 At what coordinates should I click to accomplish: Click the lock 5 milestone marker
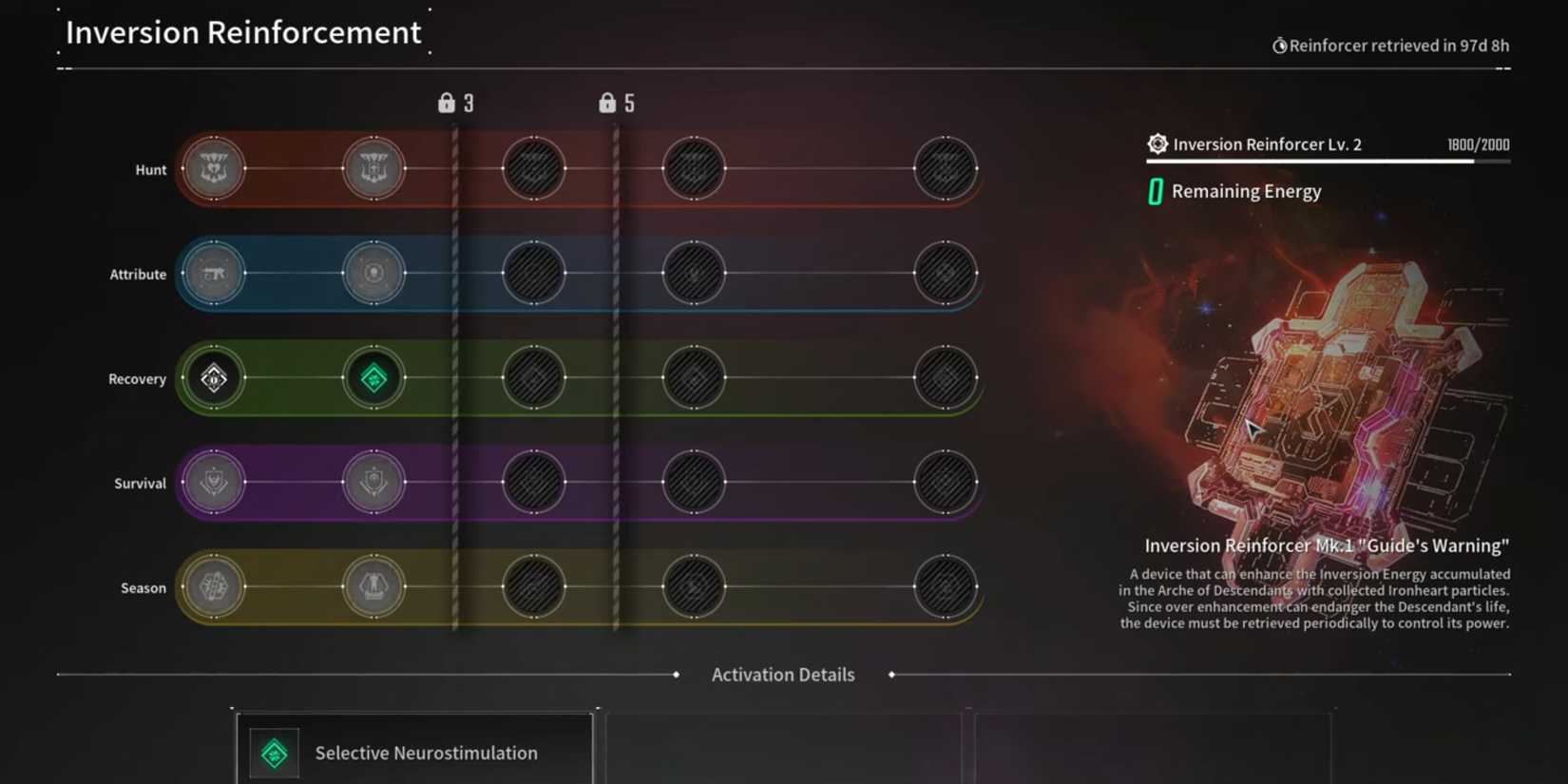[x=616, y=103]
